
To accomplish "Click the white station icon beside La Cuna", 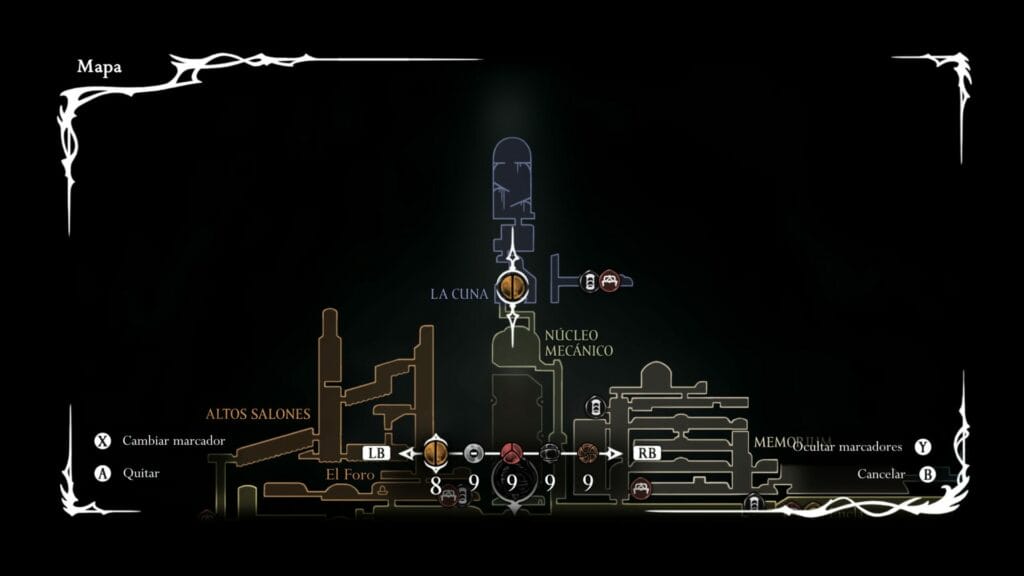I will pyautogui.click(x=589, y=282).
